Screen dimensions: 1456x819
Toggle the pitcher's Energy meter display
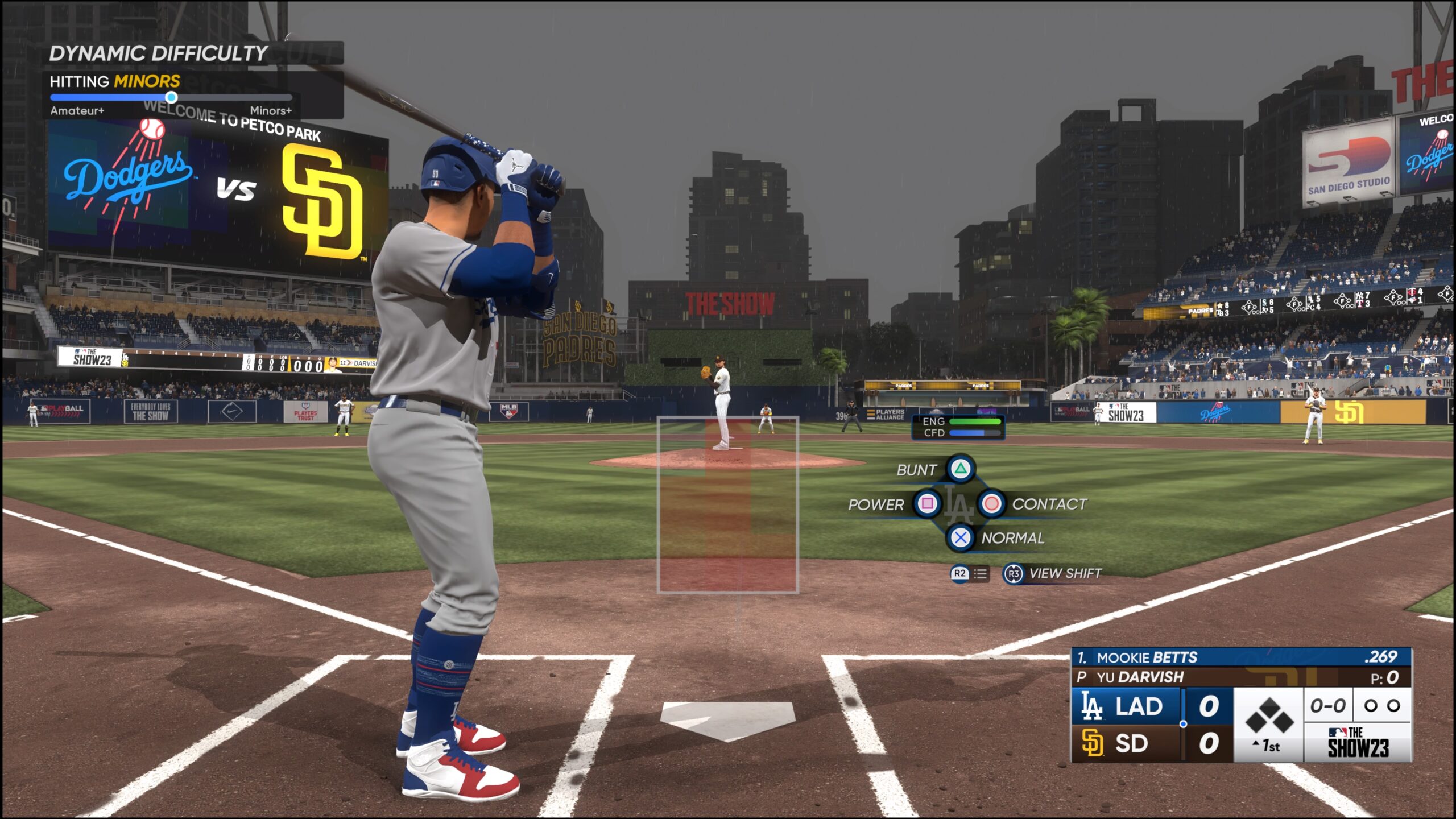tap(959, 422)
